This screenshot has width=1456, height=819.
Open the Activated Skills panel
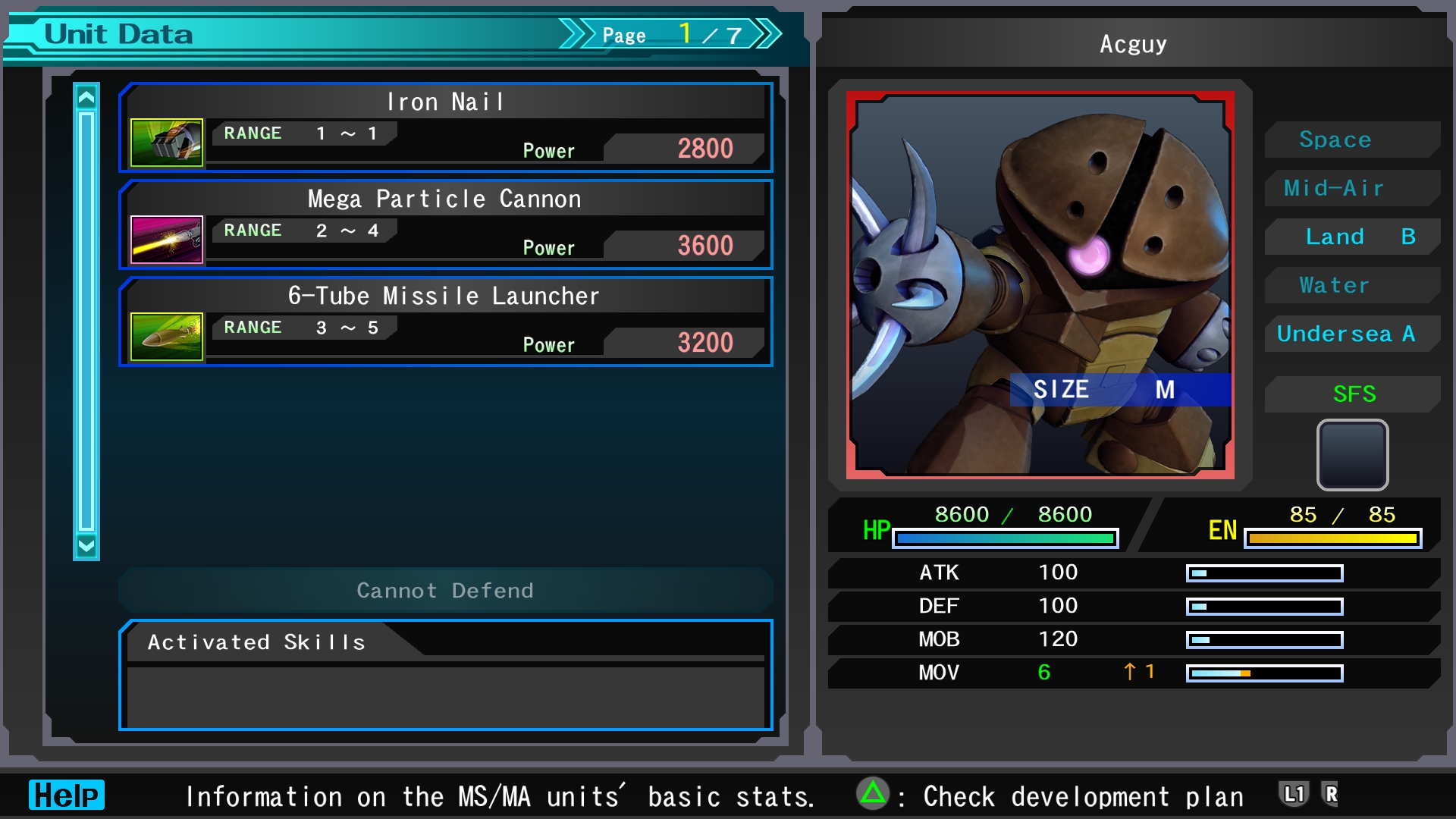pyautogui.click(x=446, y=675)
